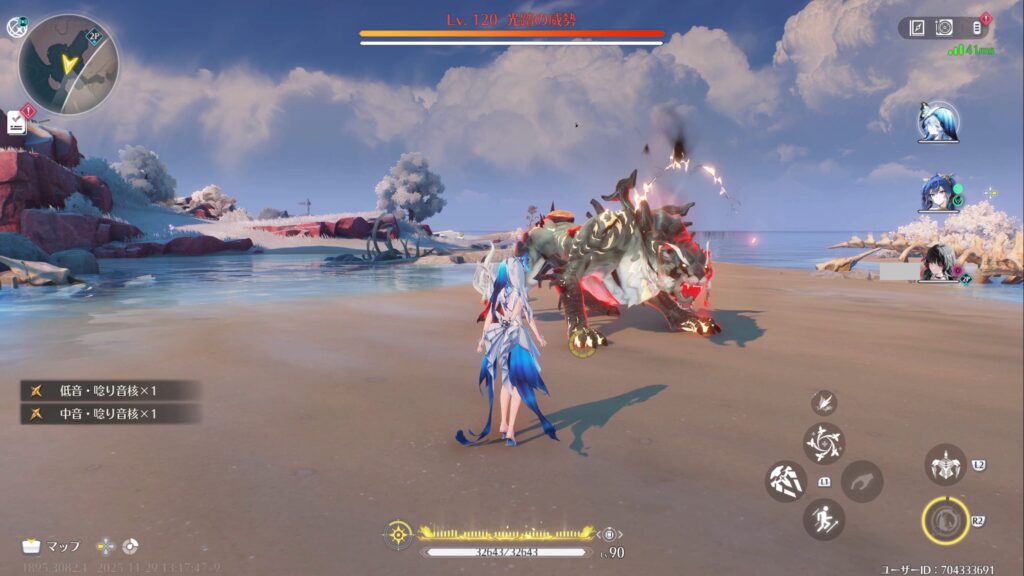Unleash the yellow-ringed resonance liberation
This screenshot has height=576, width=1024.
(945, 520)
